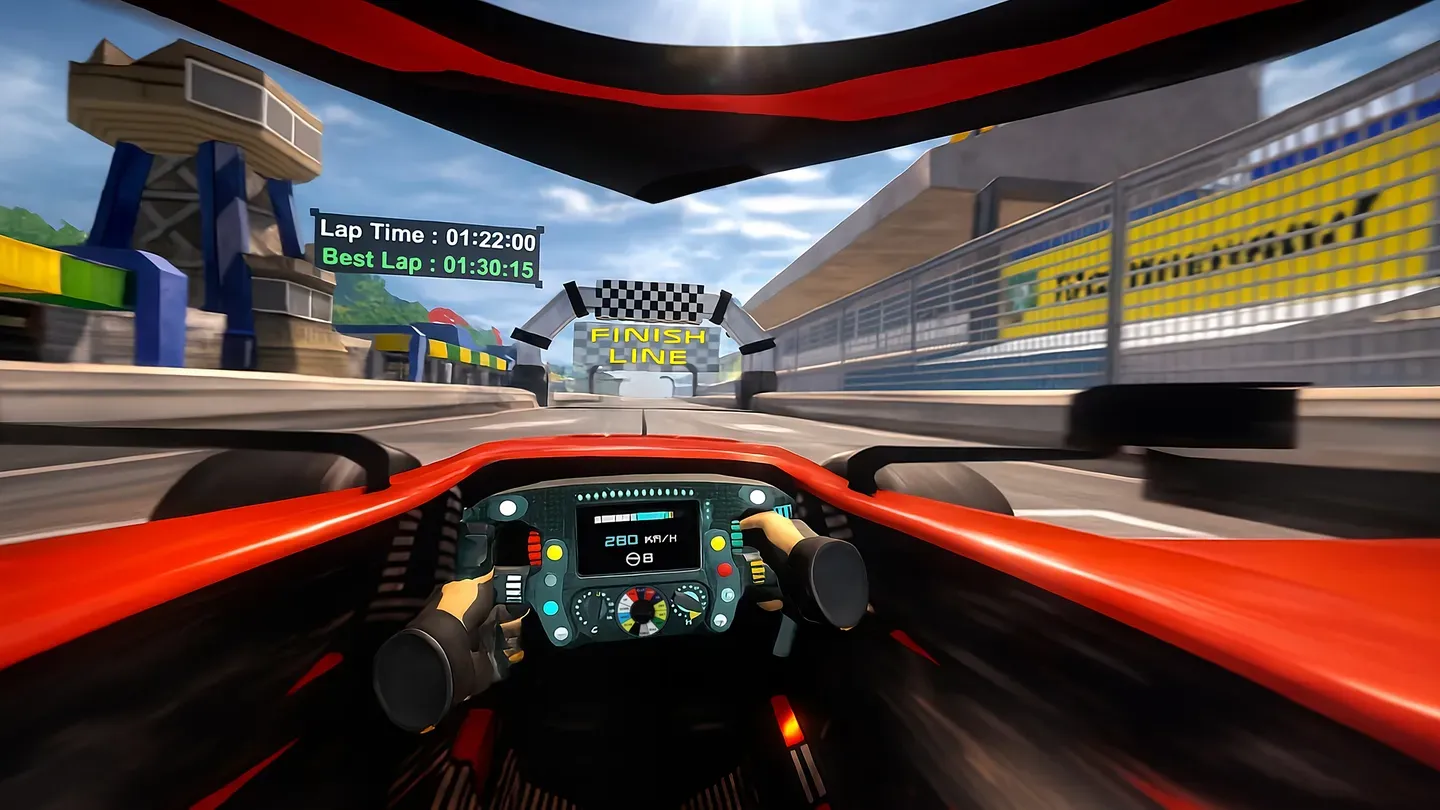Click the yellow button on left wheel spoke

click(x=553, y=552)
